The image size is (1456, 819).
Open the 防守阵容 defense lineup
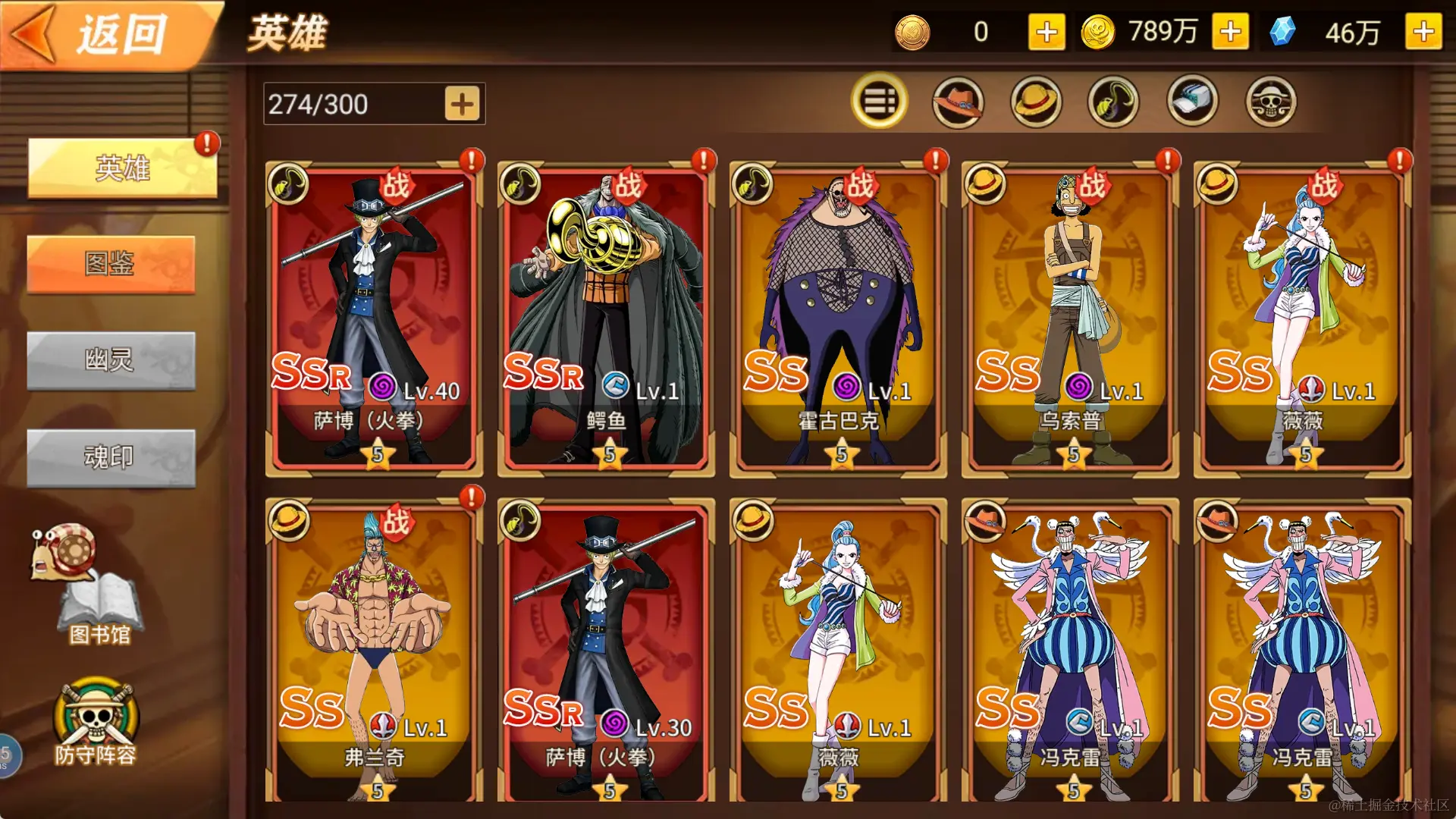tap(96, 720)
